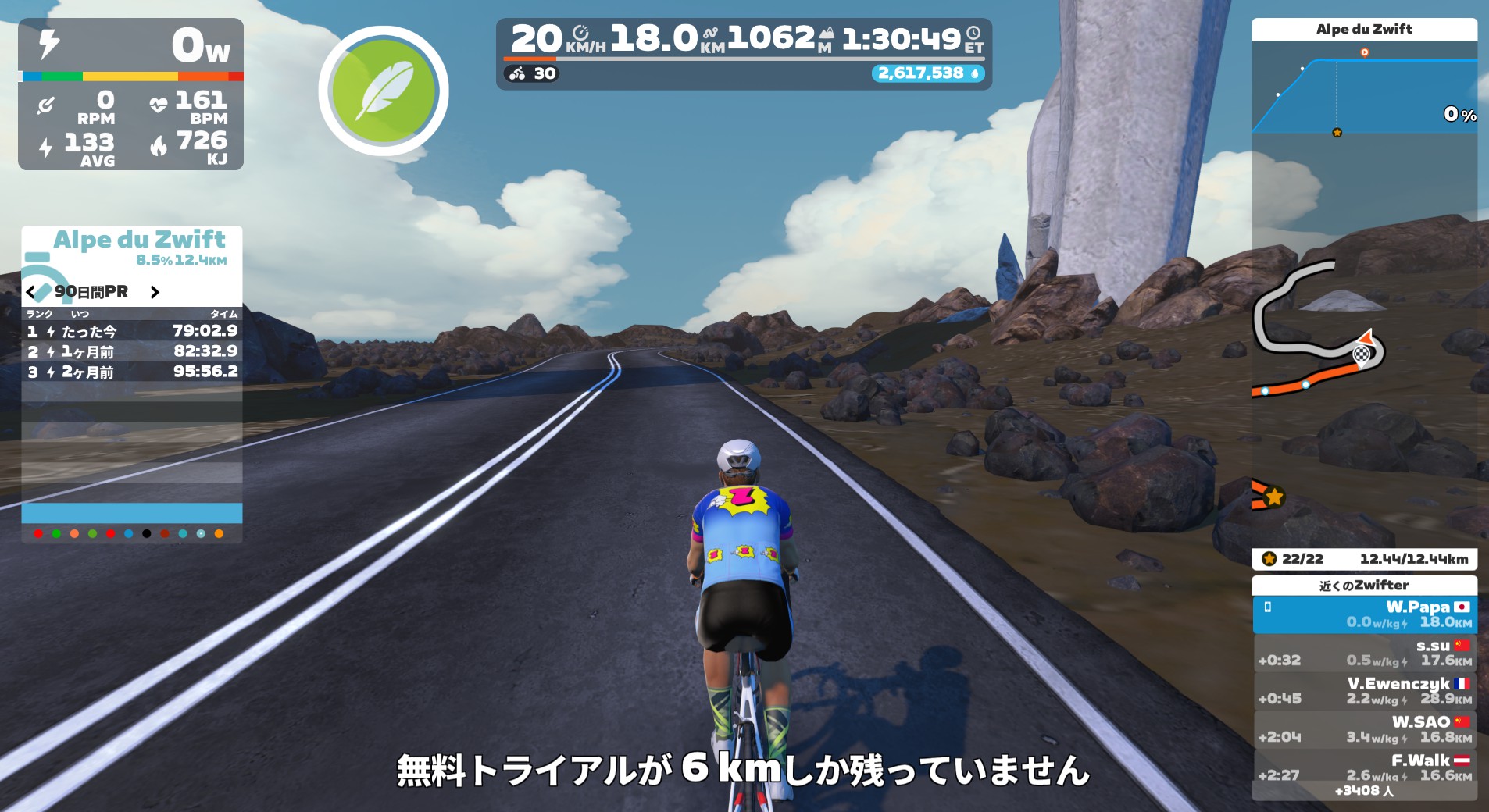Click the cyclist icon showing 30 riders

point(517,74)
